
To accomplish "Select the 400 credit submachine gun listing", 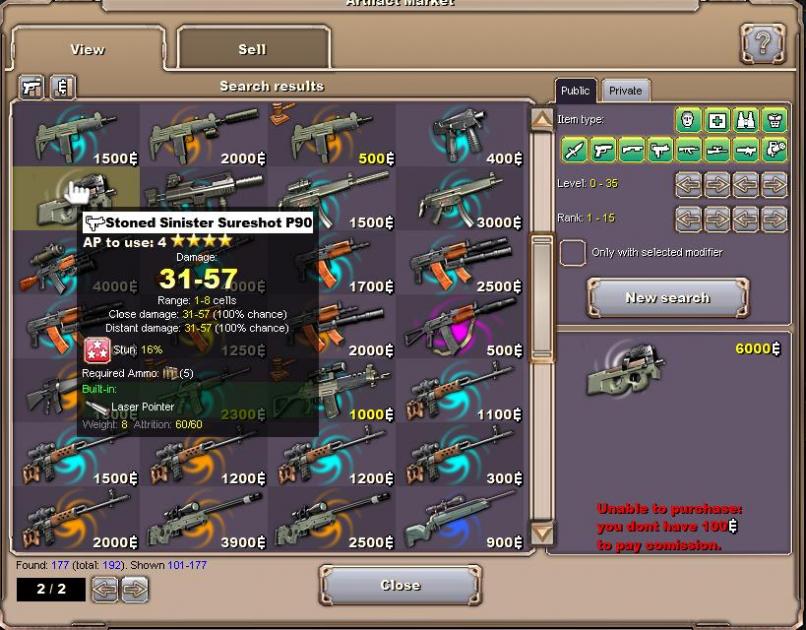I will point(460,134).
